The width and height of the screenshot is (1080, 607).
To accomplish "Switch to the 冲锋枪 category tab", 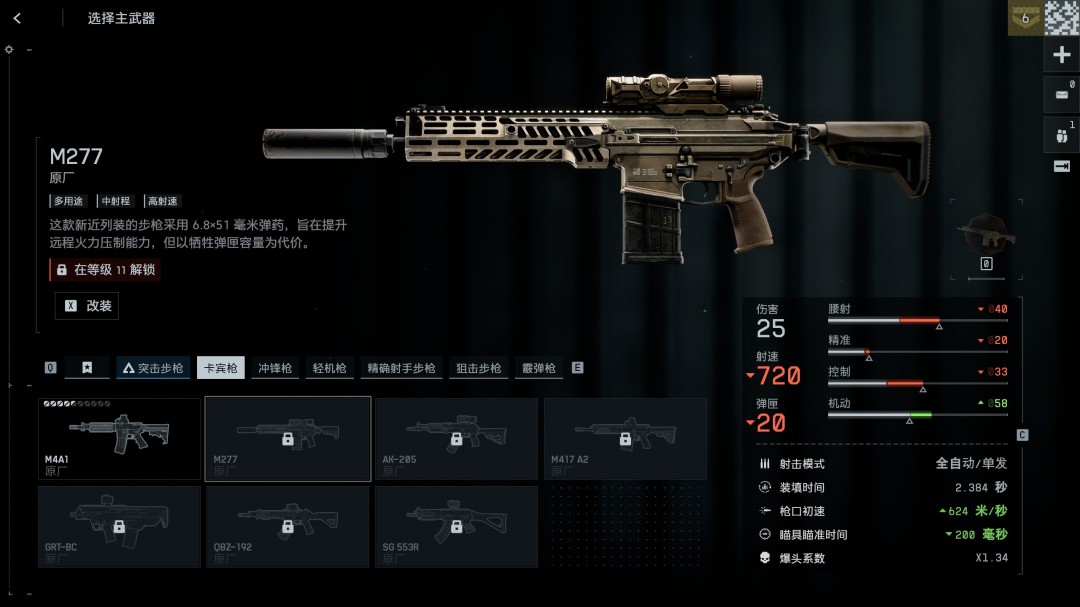I will click(275, 368).
